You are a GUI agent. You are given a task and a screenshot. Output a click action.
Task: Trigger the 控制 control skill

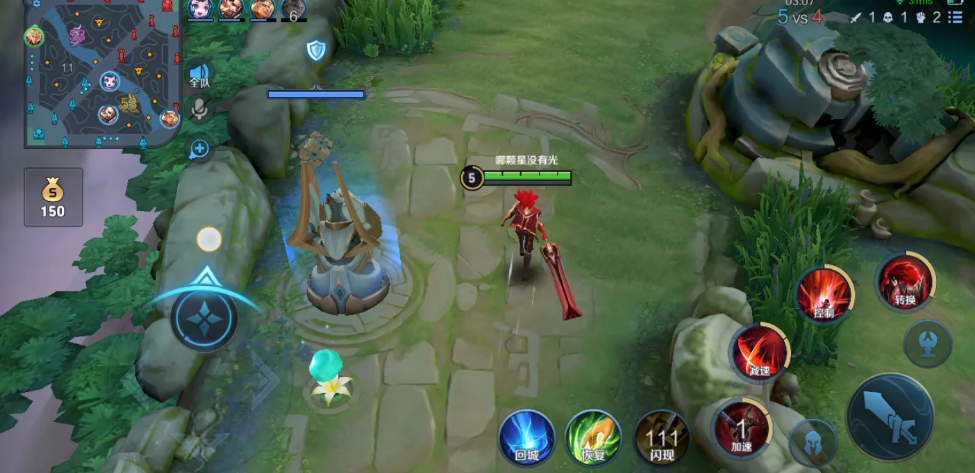824,295
